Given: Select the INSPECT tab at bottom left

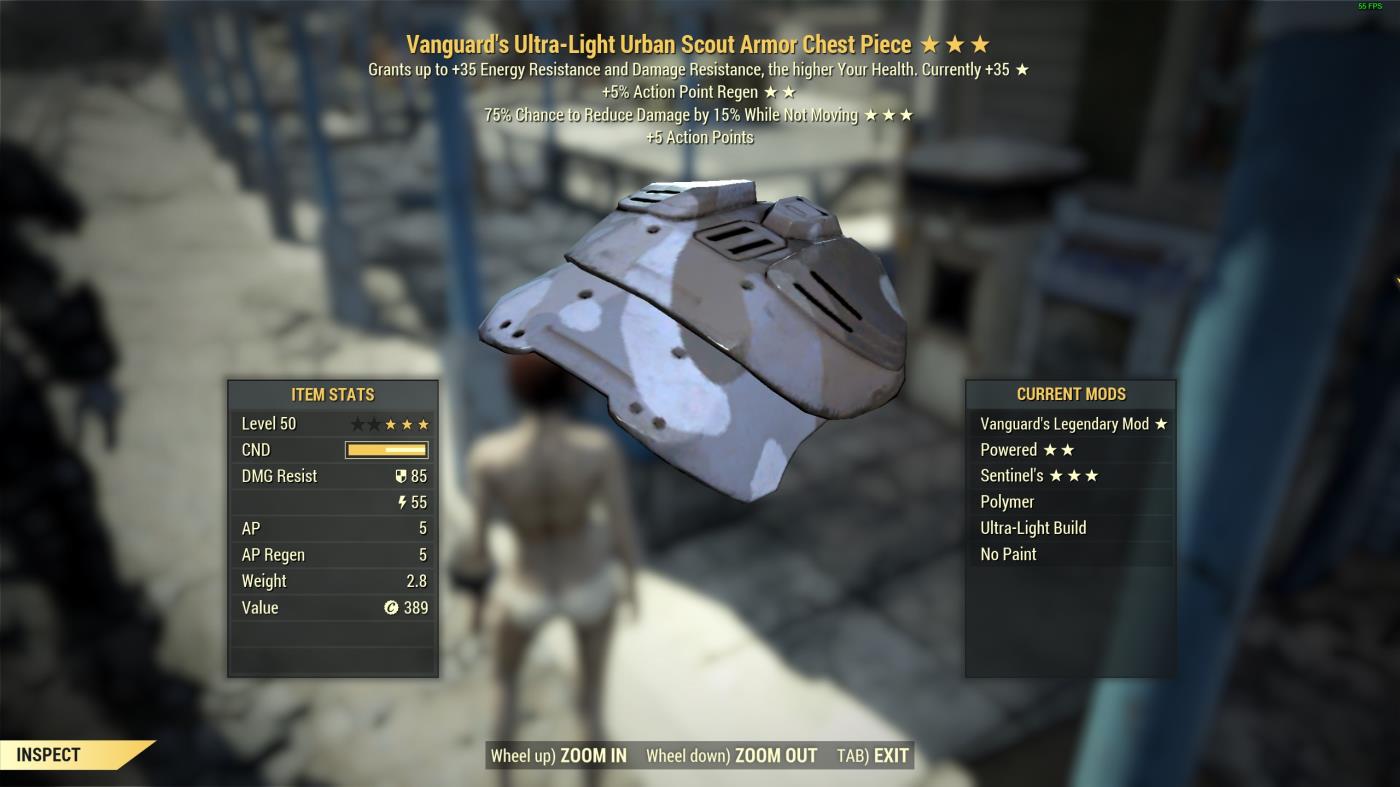Looking at the screenshot, I should tap(50, 756).
